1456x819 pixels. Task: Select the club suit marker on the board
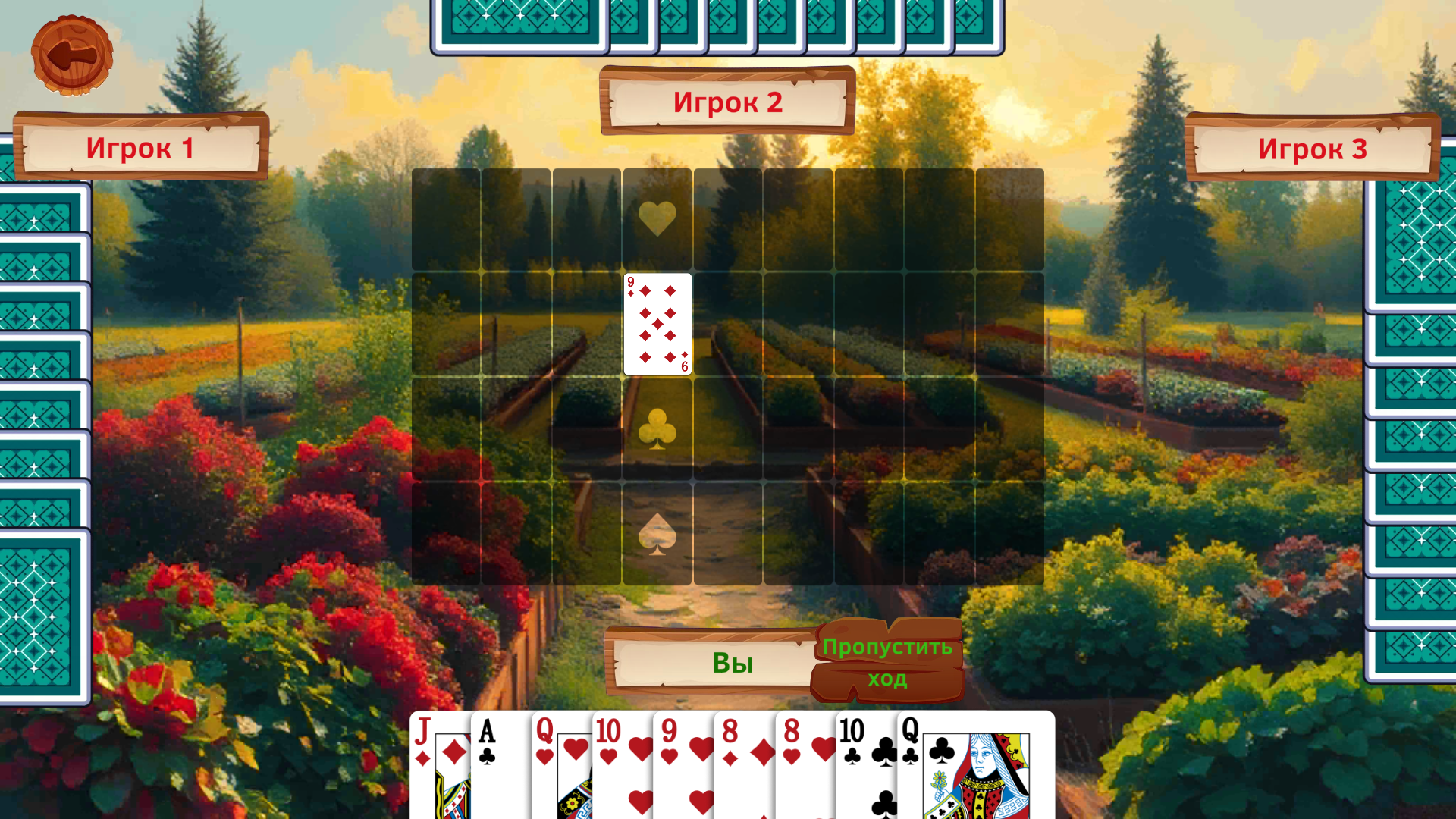(657, 429)
